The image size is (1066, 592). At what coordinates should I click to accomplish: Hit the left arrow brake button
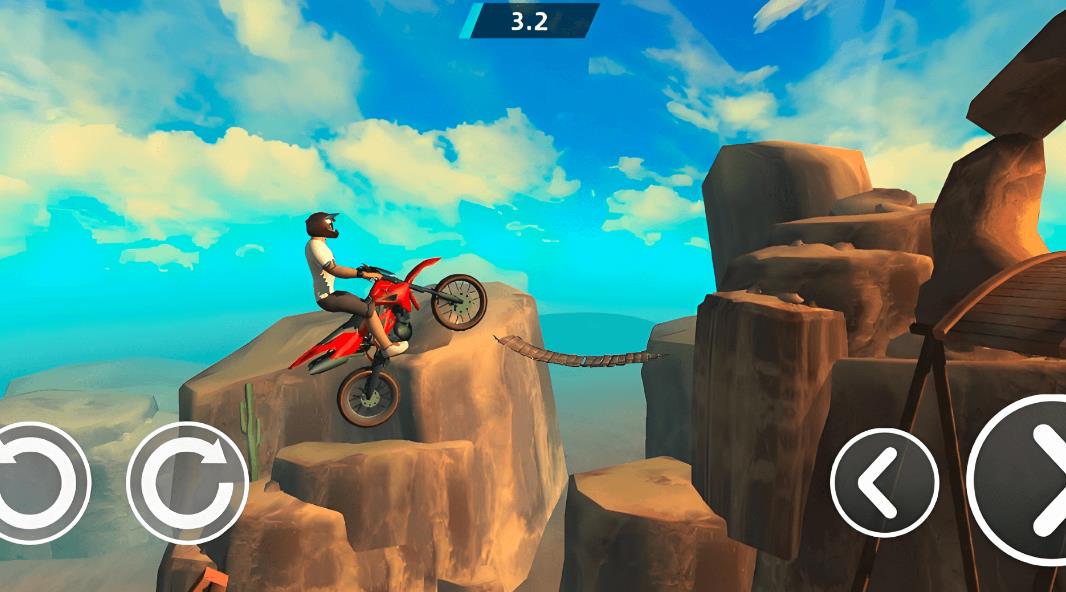[884, 483]
